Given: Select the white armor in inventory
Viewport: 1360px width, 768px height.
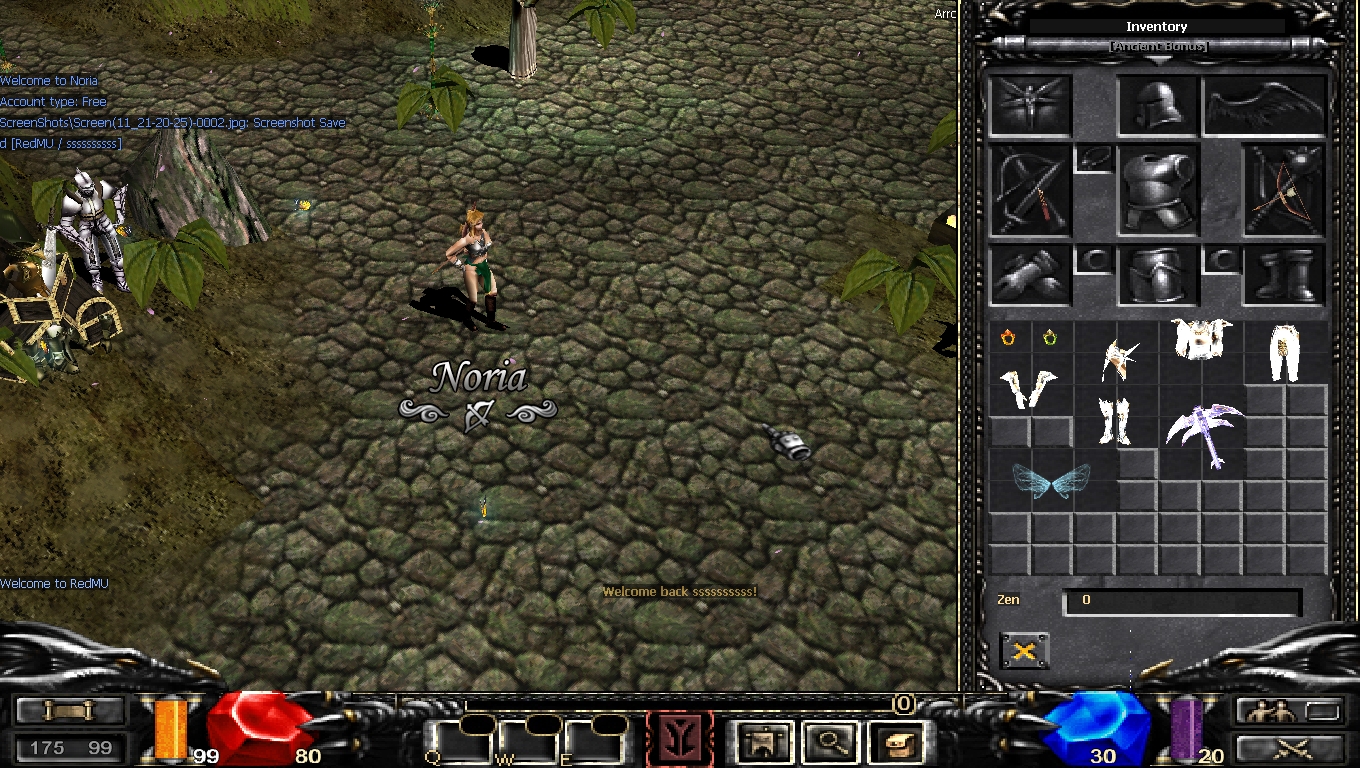Looking at the screenshot, I should click(1199, 340).
